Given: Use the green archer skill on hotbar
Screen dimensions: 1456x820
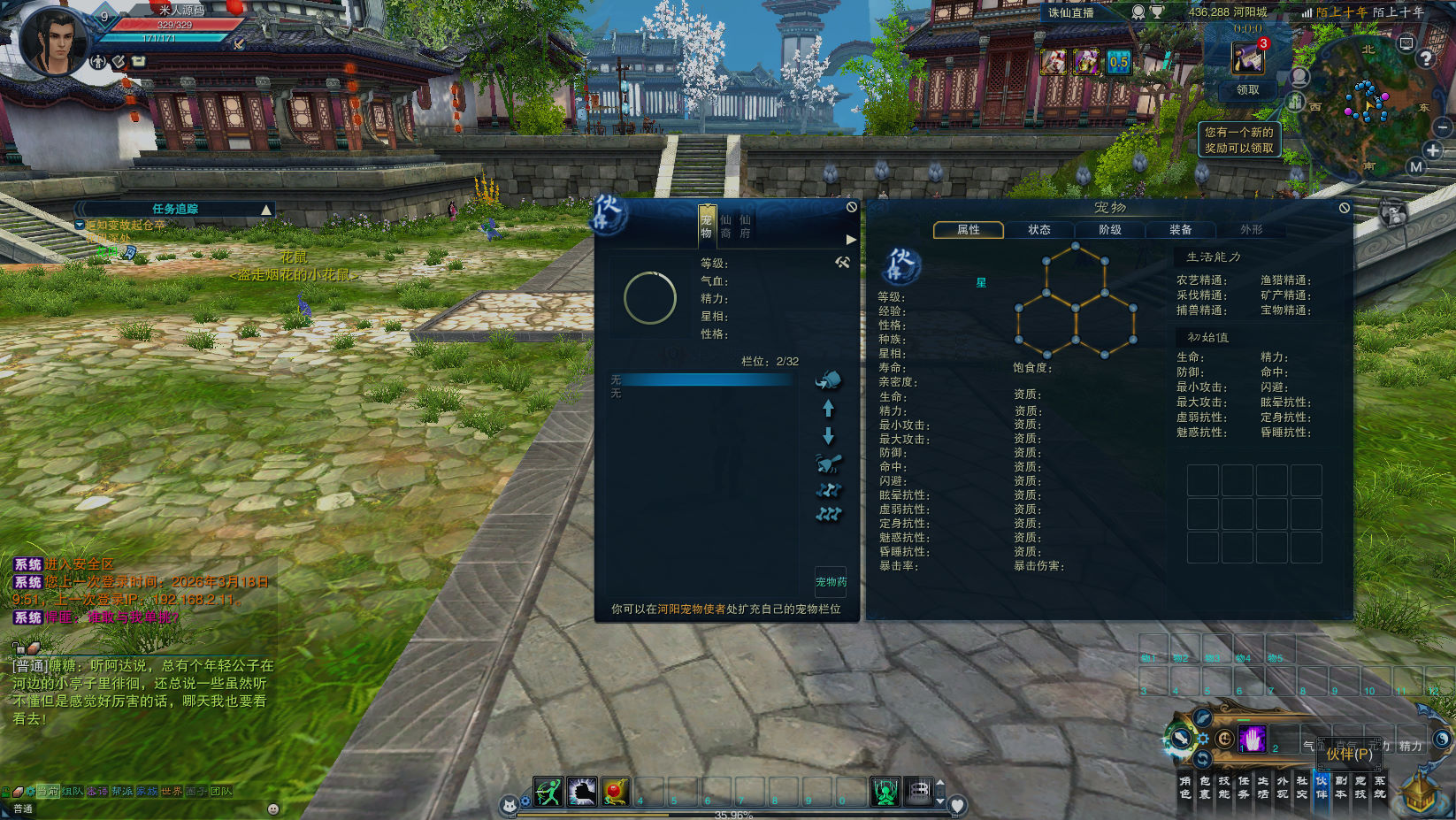Looking at the screenshot, I should click(548, 792).
